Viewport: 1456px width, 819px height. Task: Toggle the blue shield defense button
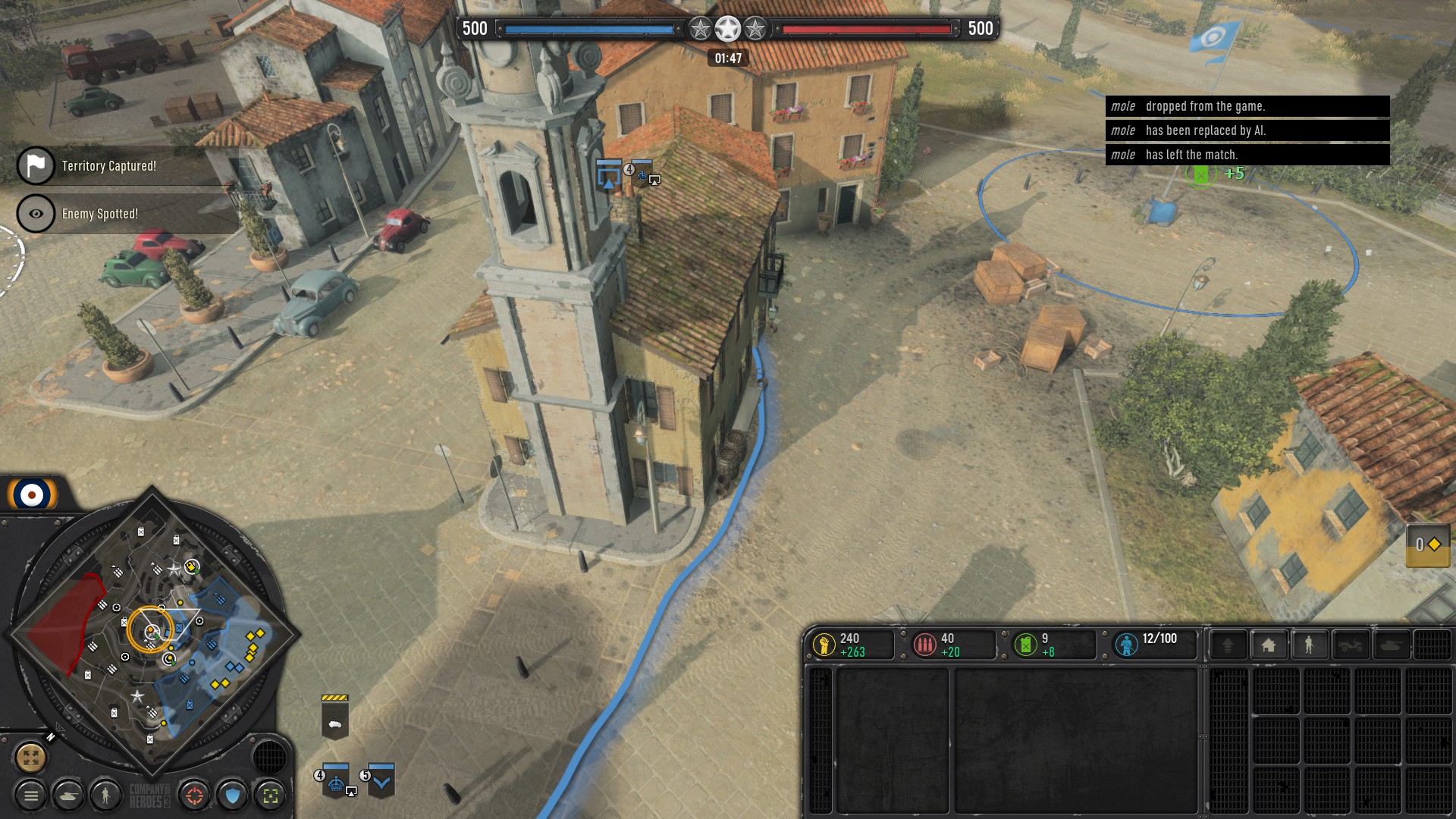[x=233, y=795]
